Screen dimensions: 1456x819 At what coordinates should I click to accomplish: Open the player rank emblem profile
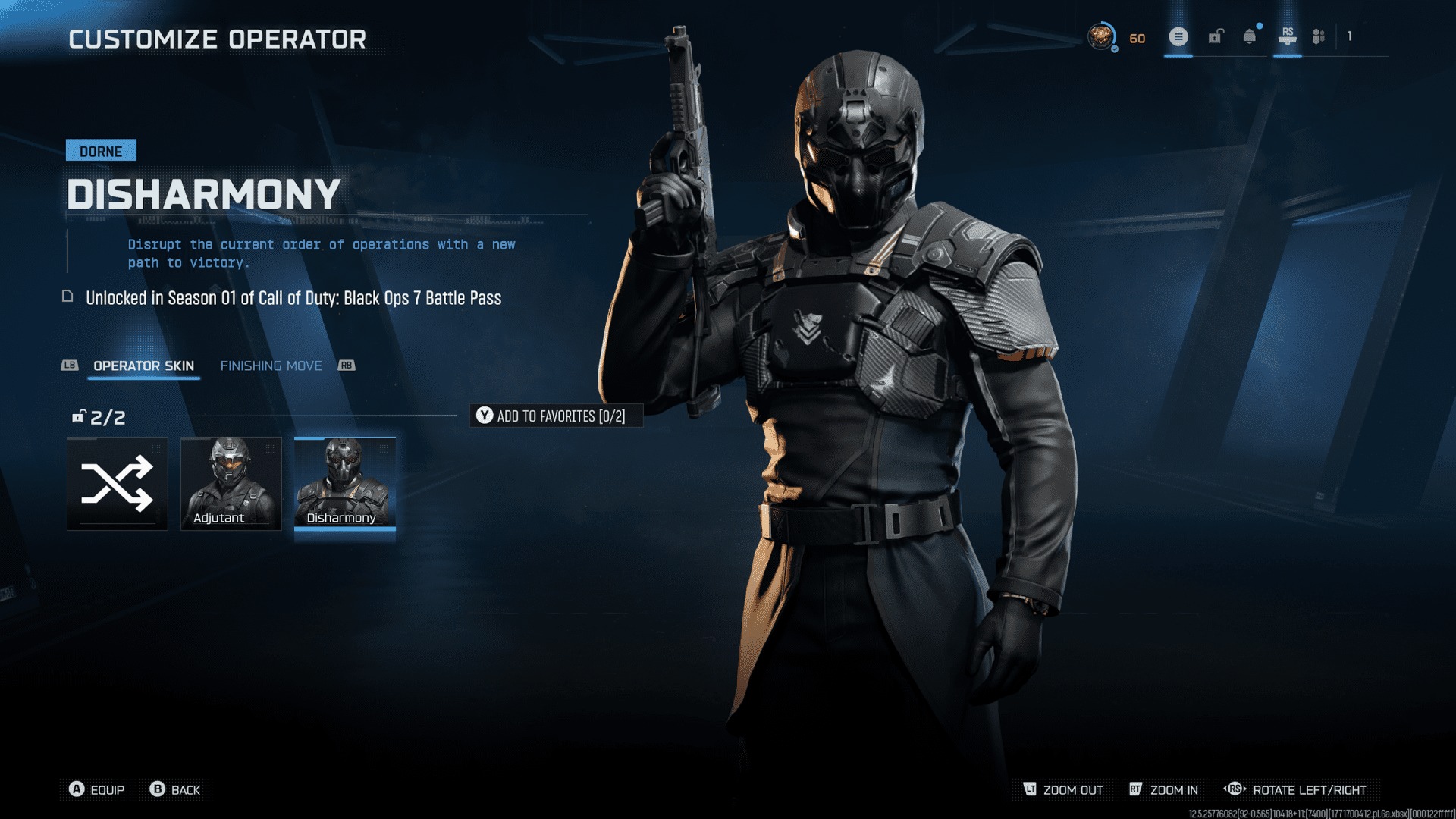click(x=1101, y=36)
